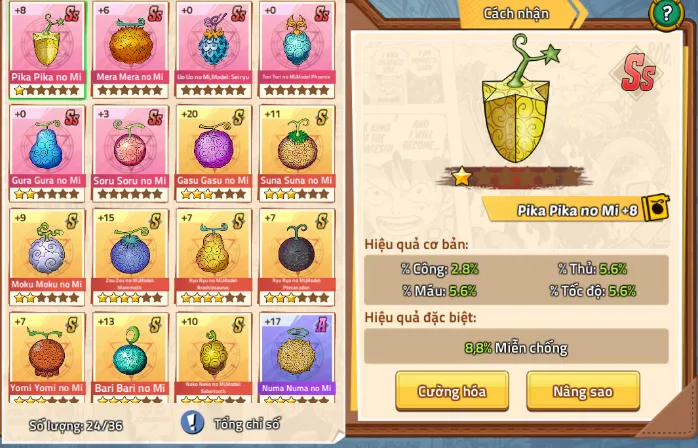Open the green question mark help
The width and height of the screenshot is (698, 448).
(x=664, y=13)
